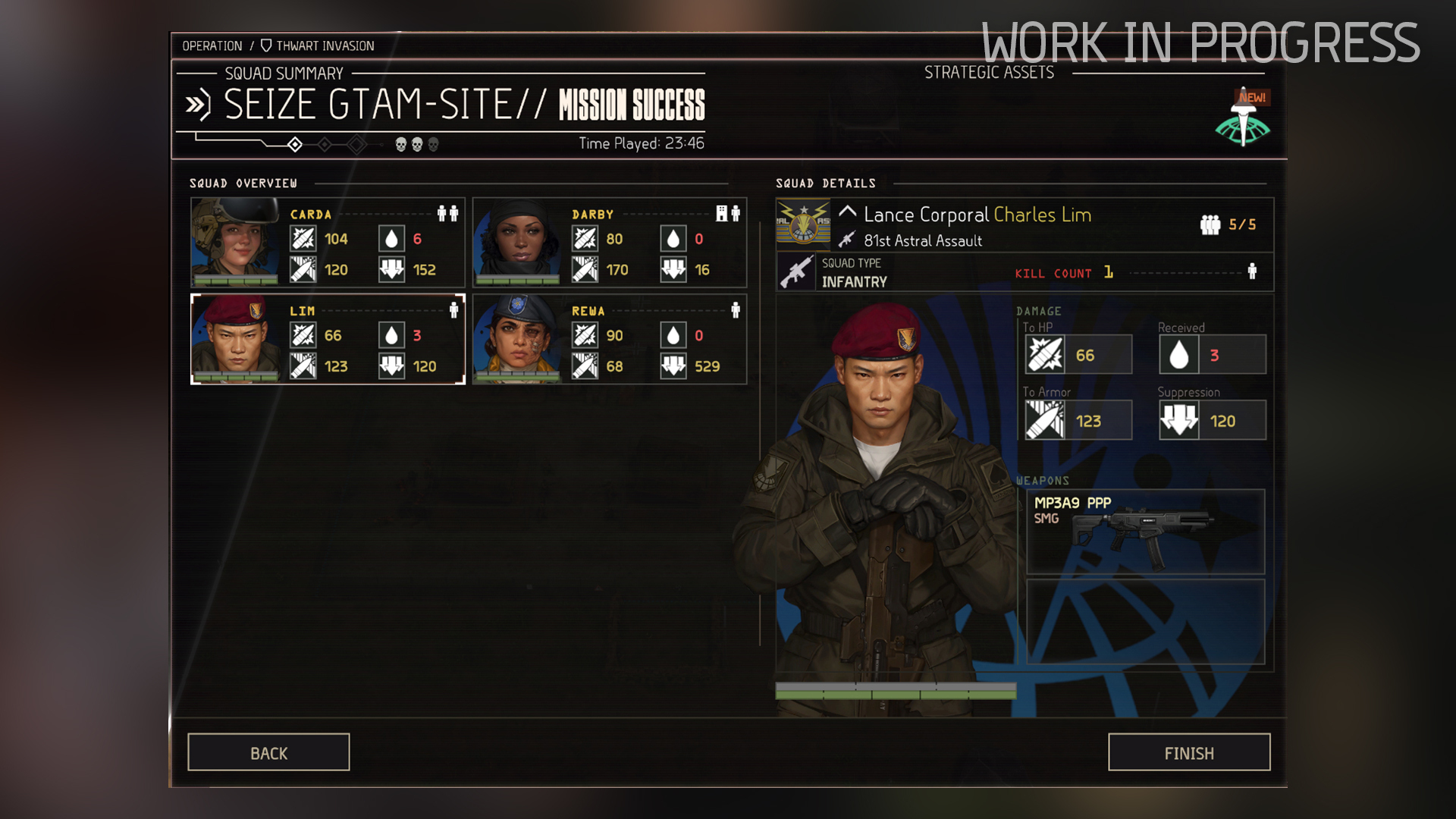Click the first skull in the progress track
1456x819 pixels.
click(x=400, y=145)
